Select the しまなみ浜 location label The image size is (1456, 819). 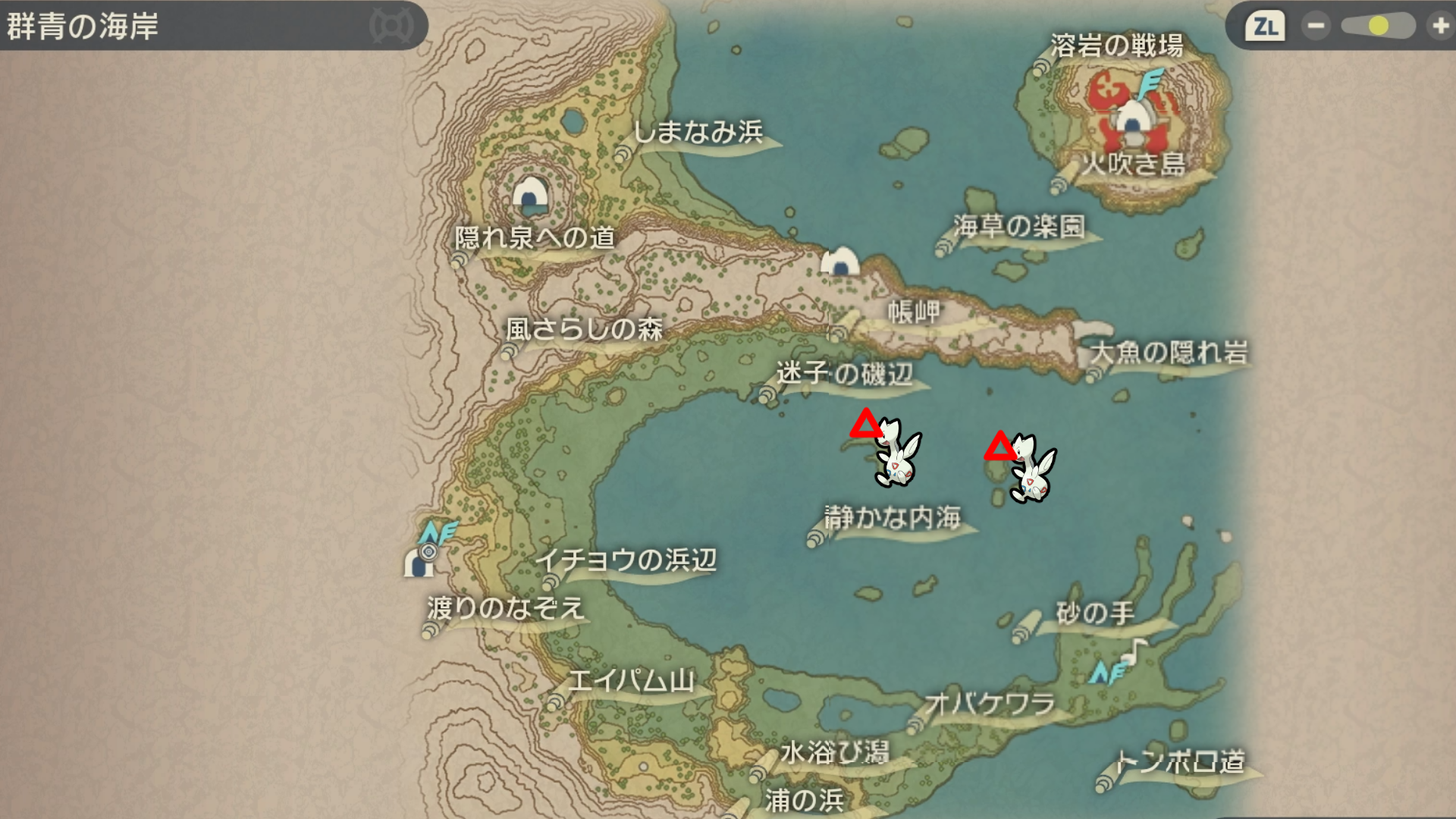[698, 133]
